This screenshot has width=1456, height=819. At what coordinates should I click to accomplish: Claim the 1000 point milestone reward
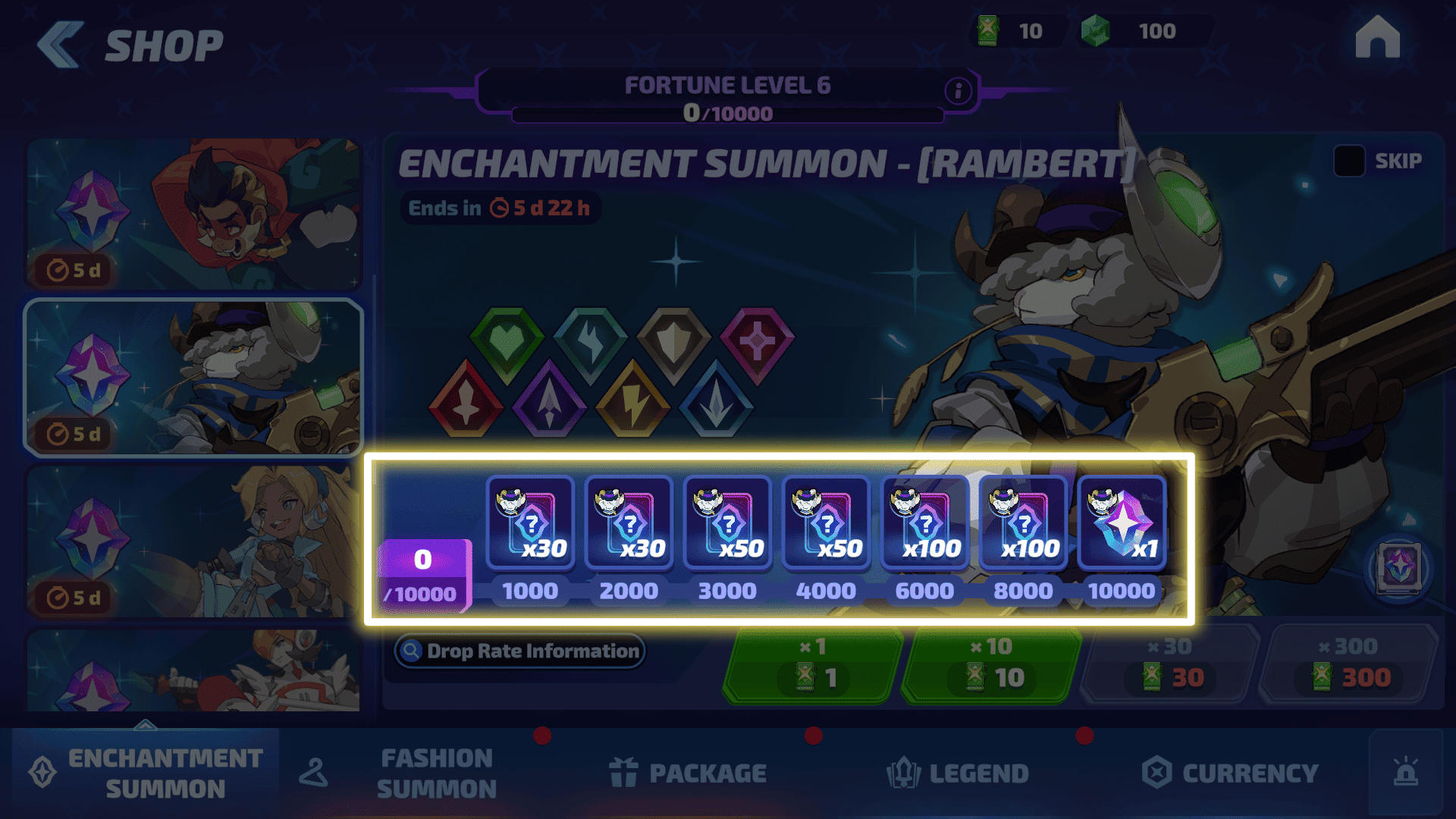click(530, 523)
